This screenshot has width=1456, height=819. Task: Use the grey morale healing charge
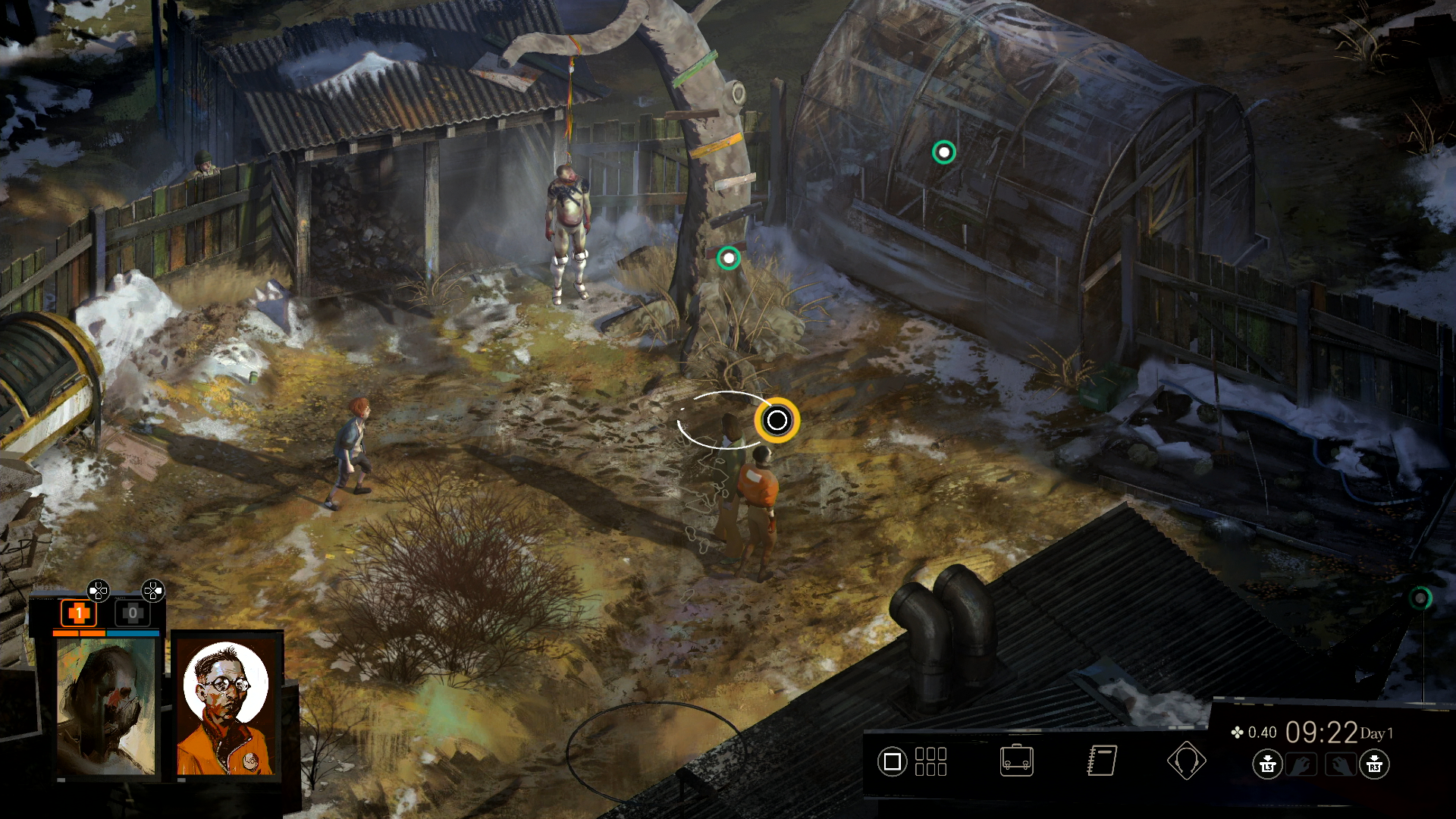(133, 613)
